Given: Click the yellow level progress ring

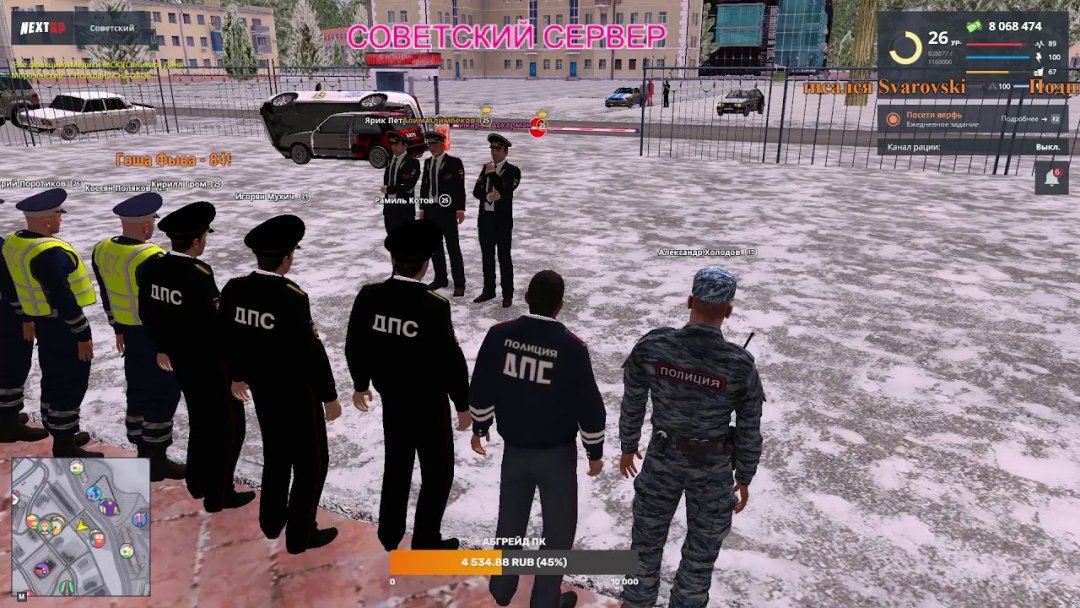Looking at the screenshot, I should coord(905,47).
